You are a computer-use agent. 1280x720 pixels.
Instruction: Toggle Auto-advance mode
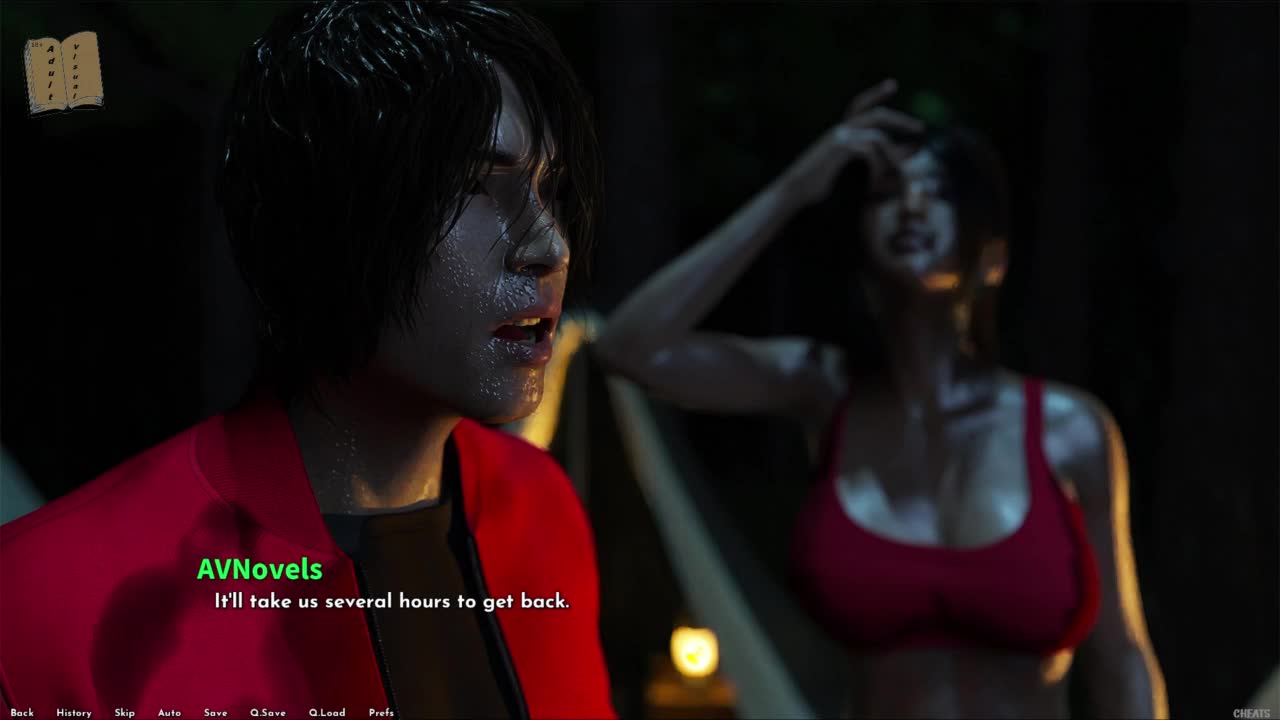pos(169,713)
